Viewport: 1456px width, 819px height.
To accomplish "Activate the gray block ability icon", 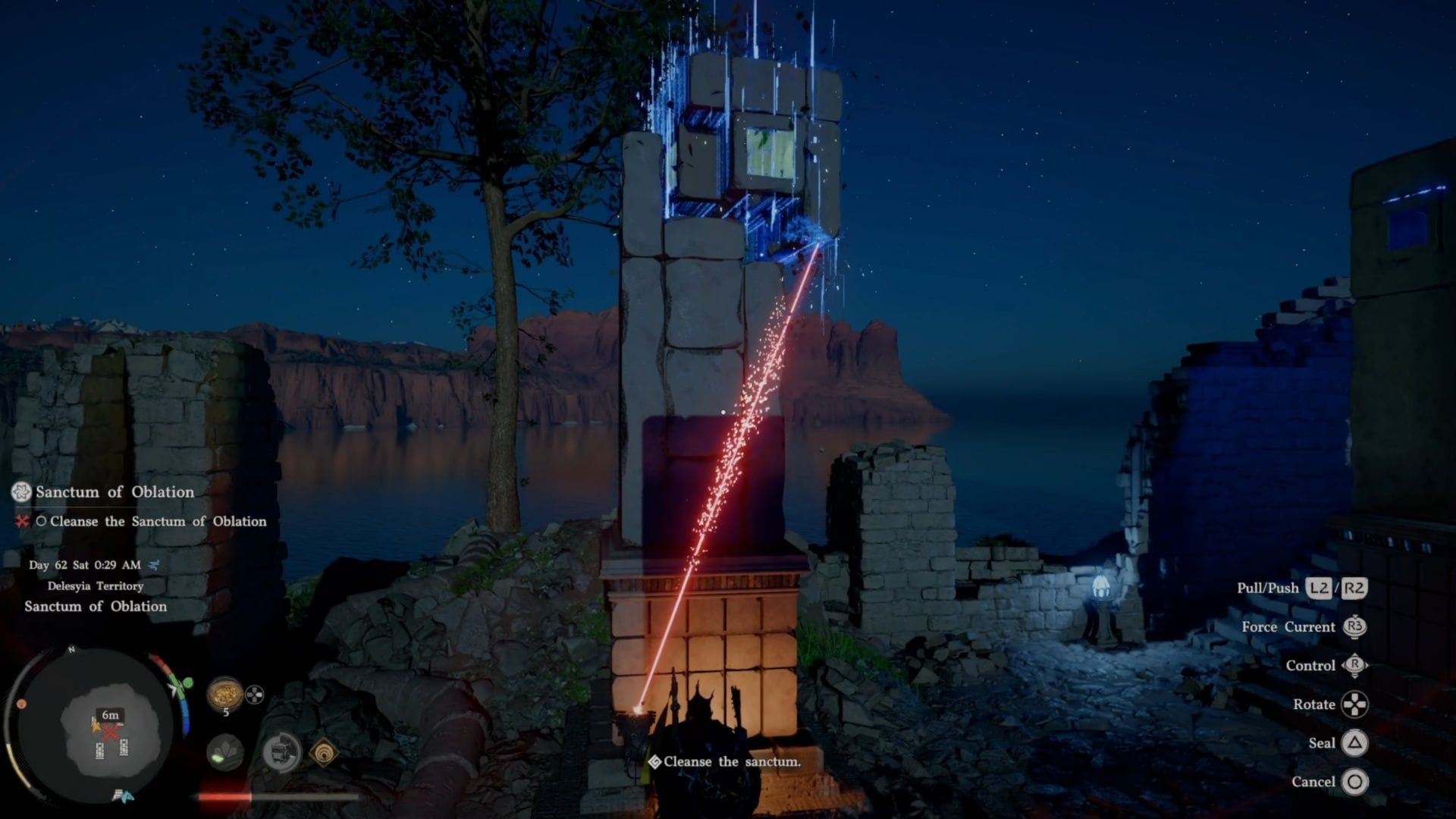I will 281,752.
